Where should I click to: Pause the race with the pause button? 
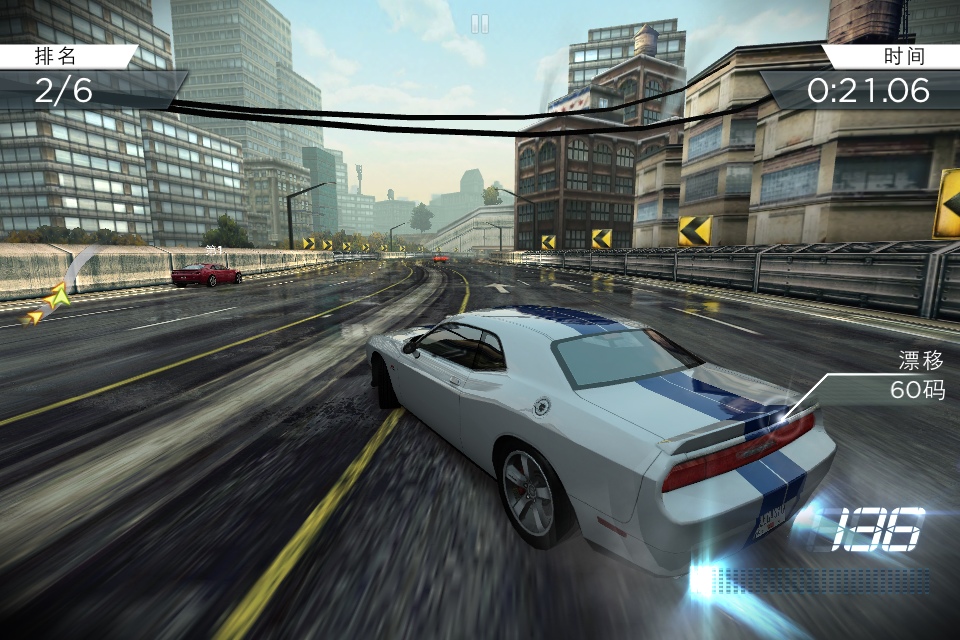pos(480,24)
